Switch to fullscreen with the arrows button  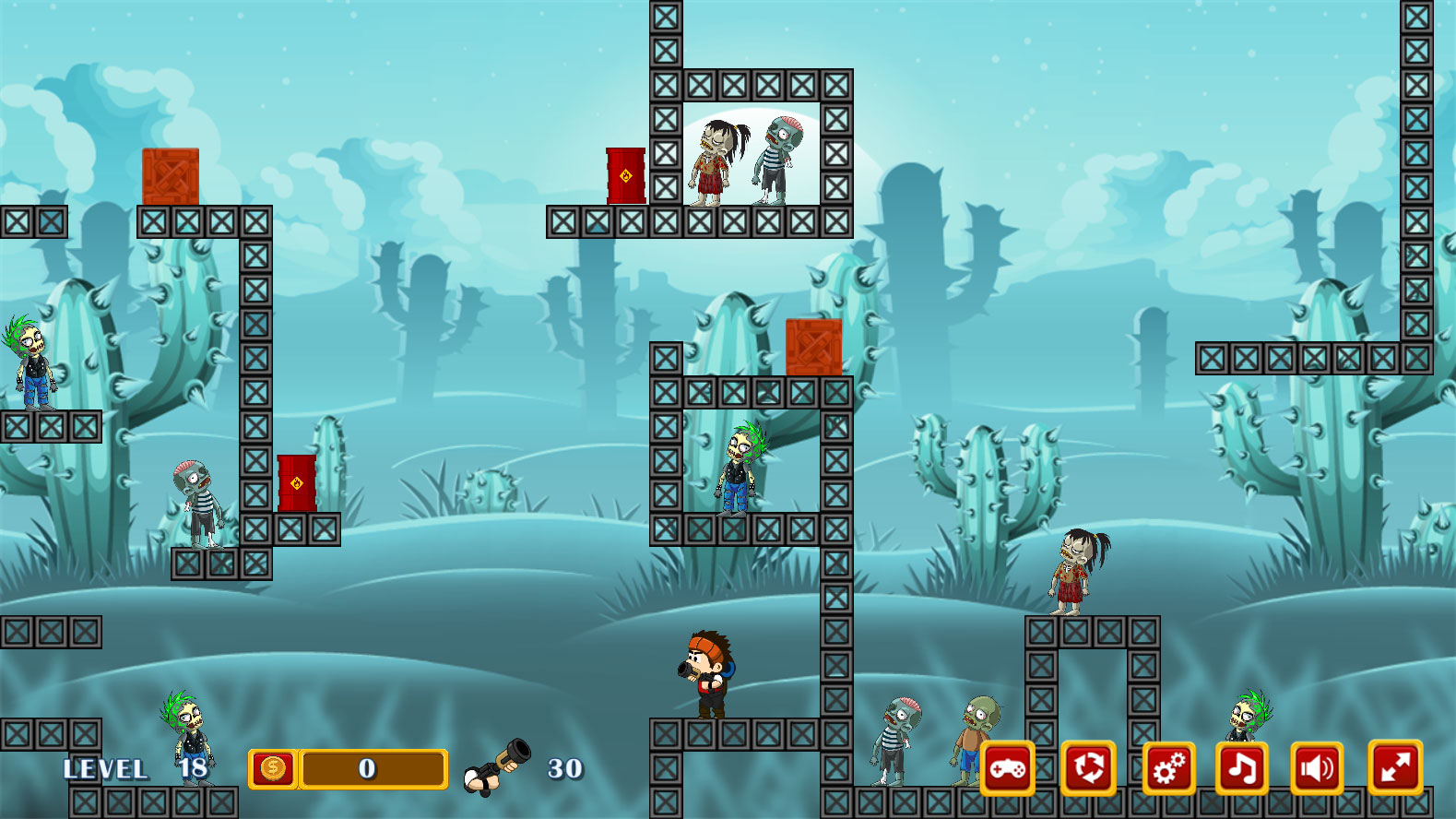click(x=1395, y=767)
